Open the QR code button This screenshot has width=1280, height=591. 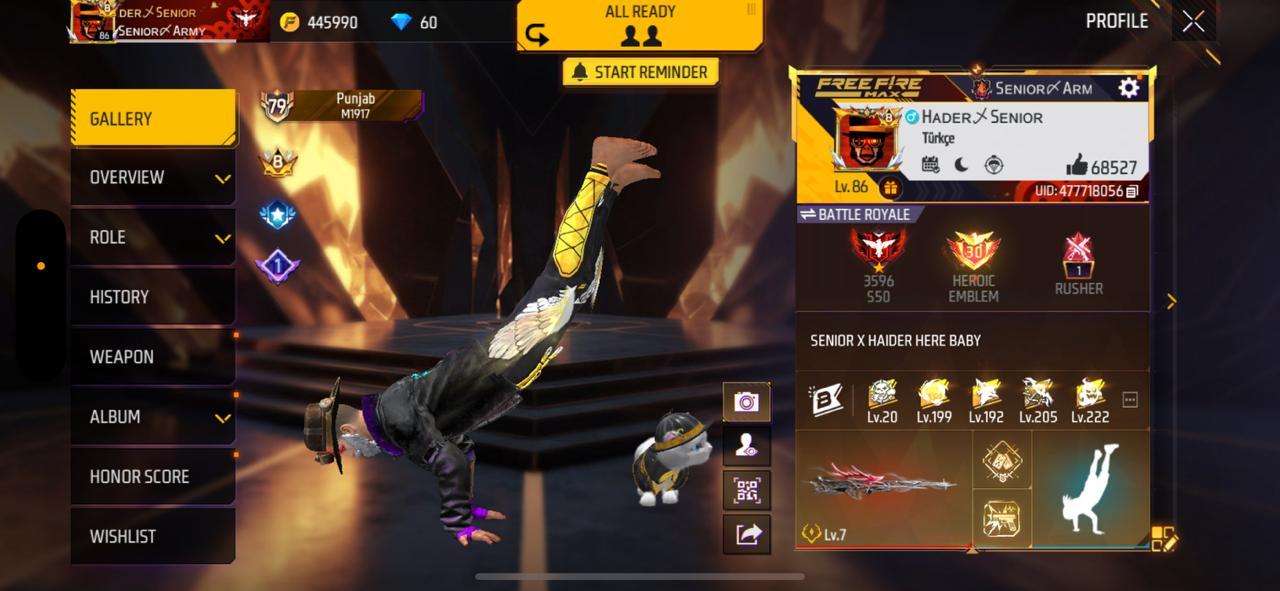[x=746, y=490]
